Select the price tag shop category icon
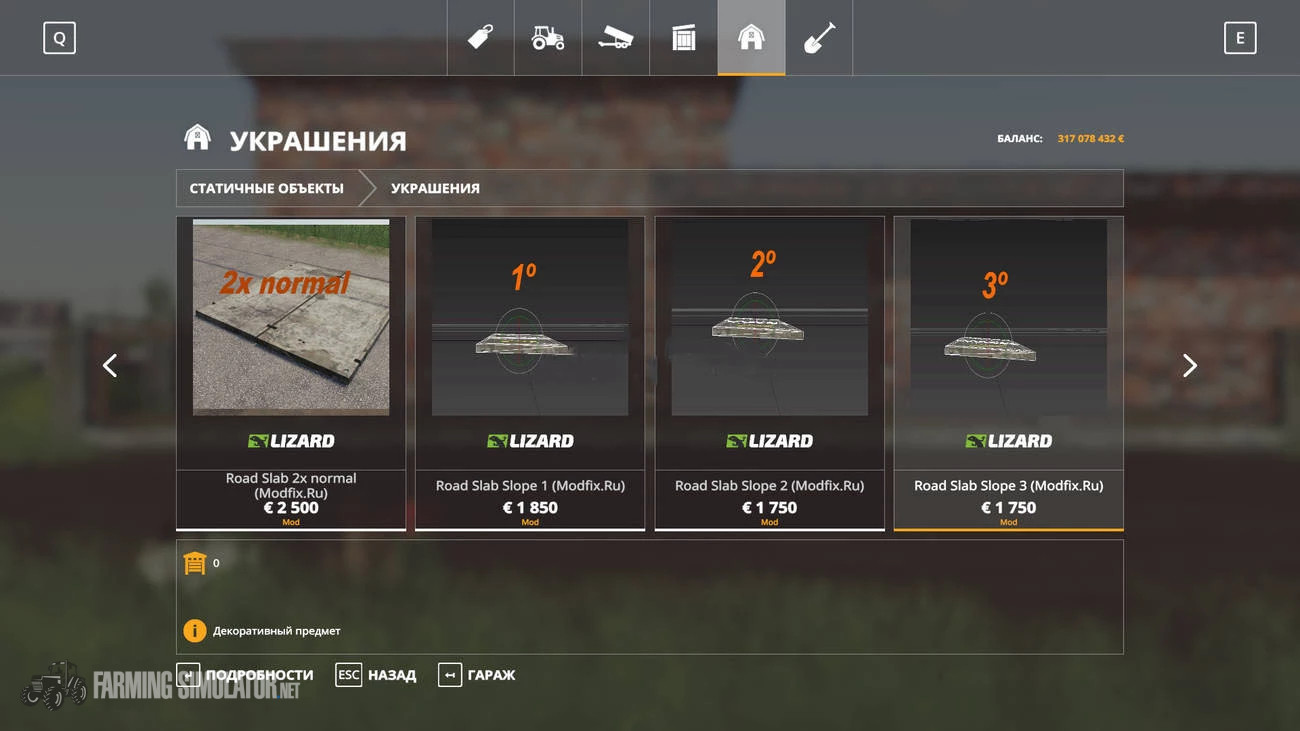 pyautogui.click(x=479, y=37)
